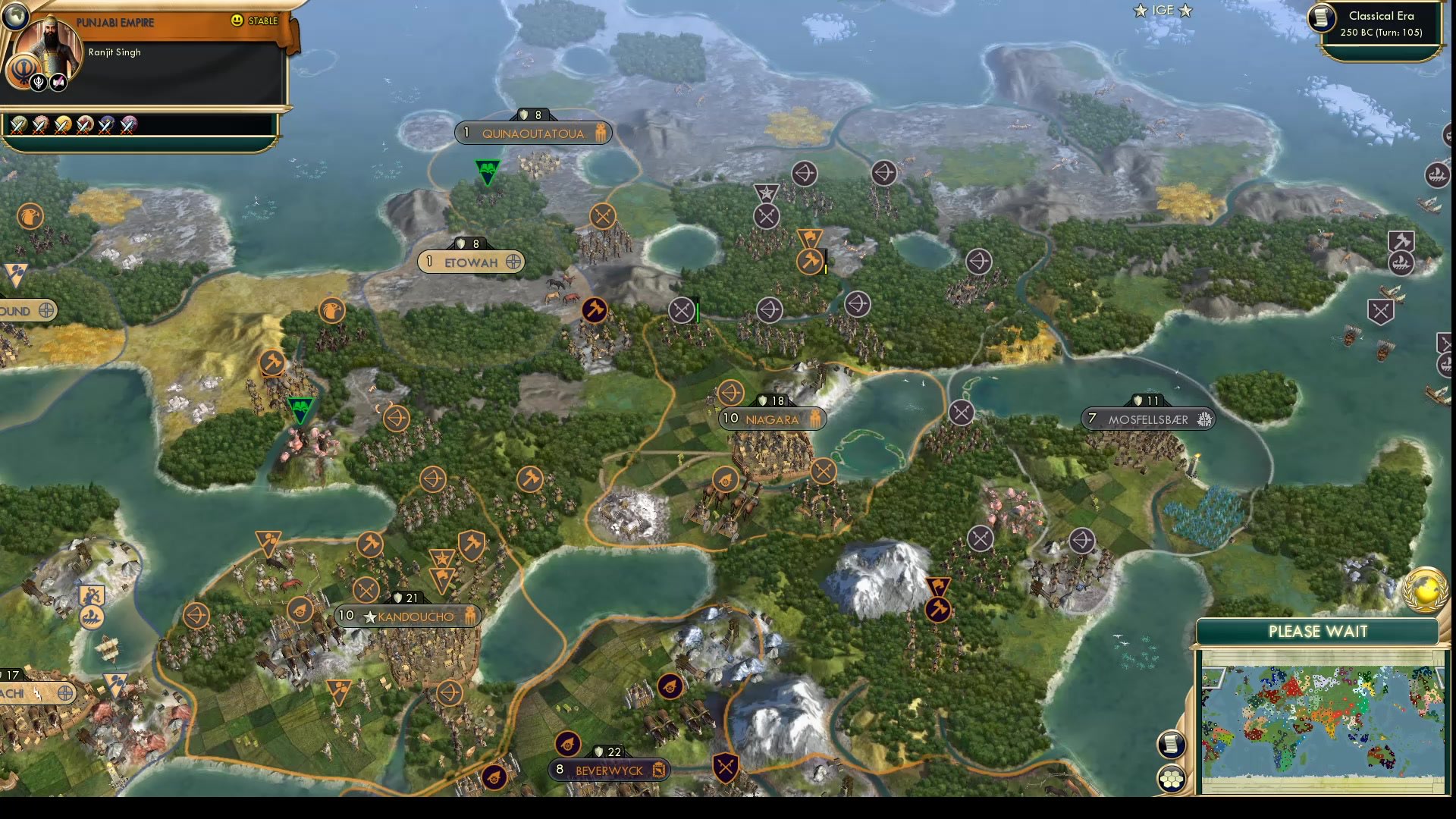1456x819 pixels.
Task: Open notifications with the scroll icon beside minimap
Action: click(1171, 744)
